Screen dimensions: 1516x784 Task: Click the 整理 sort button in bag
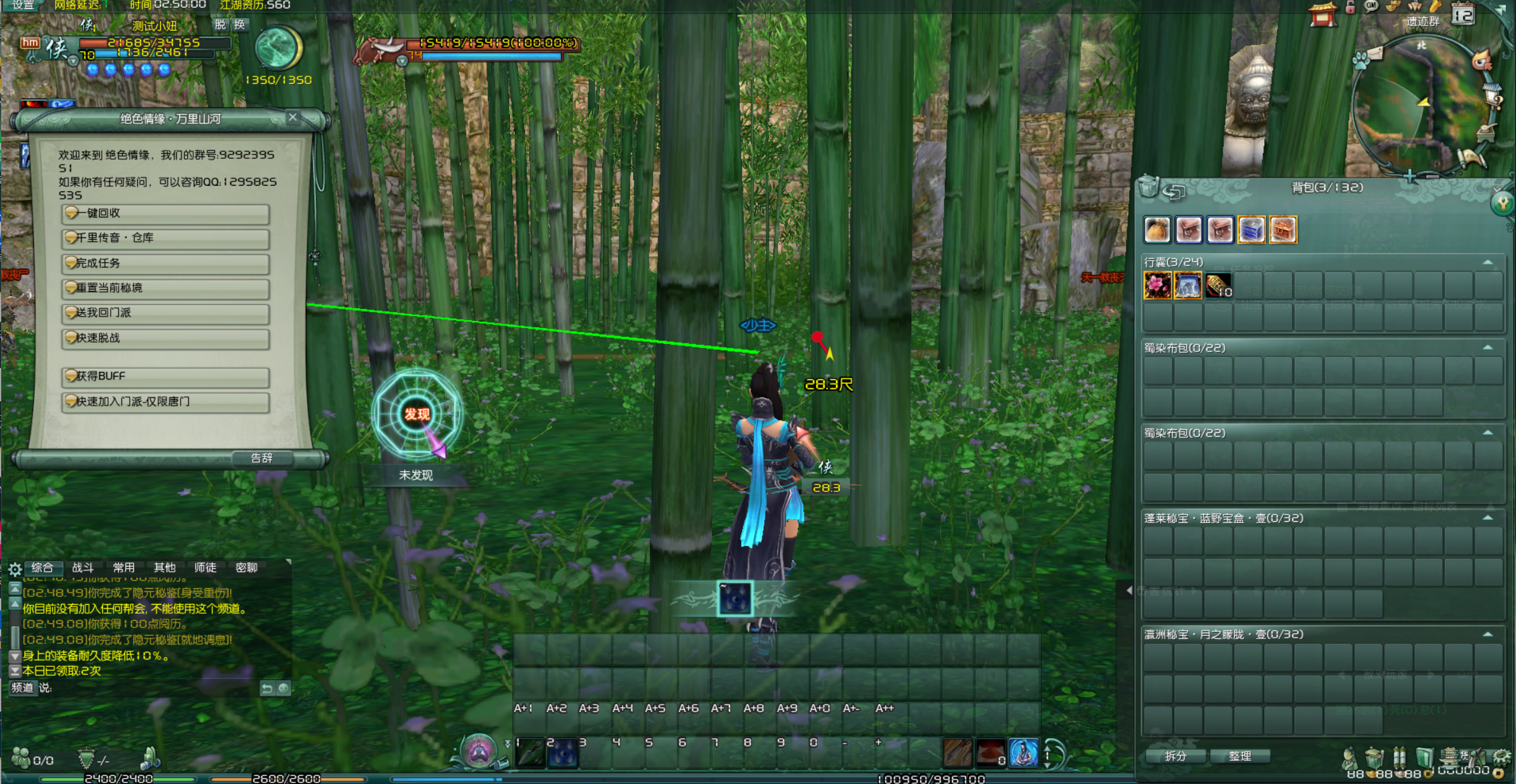[1240, 756]
